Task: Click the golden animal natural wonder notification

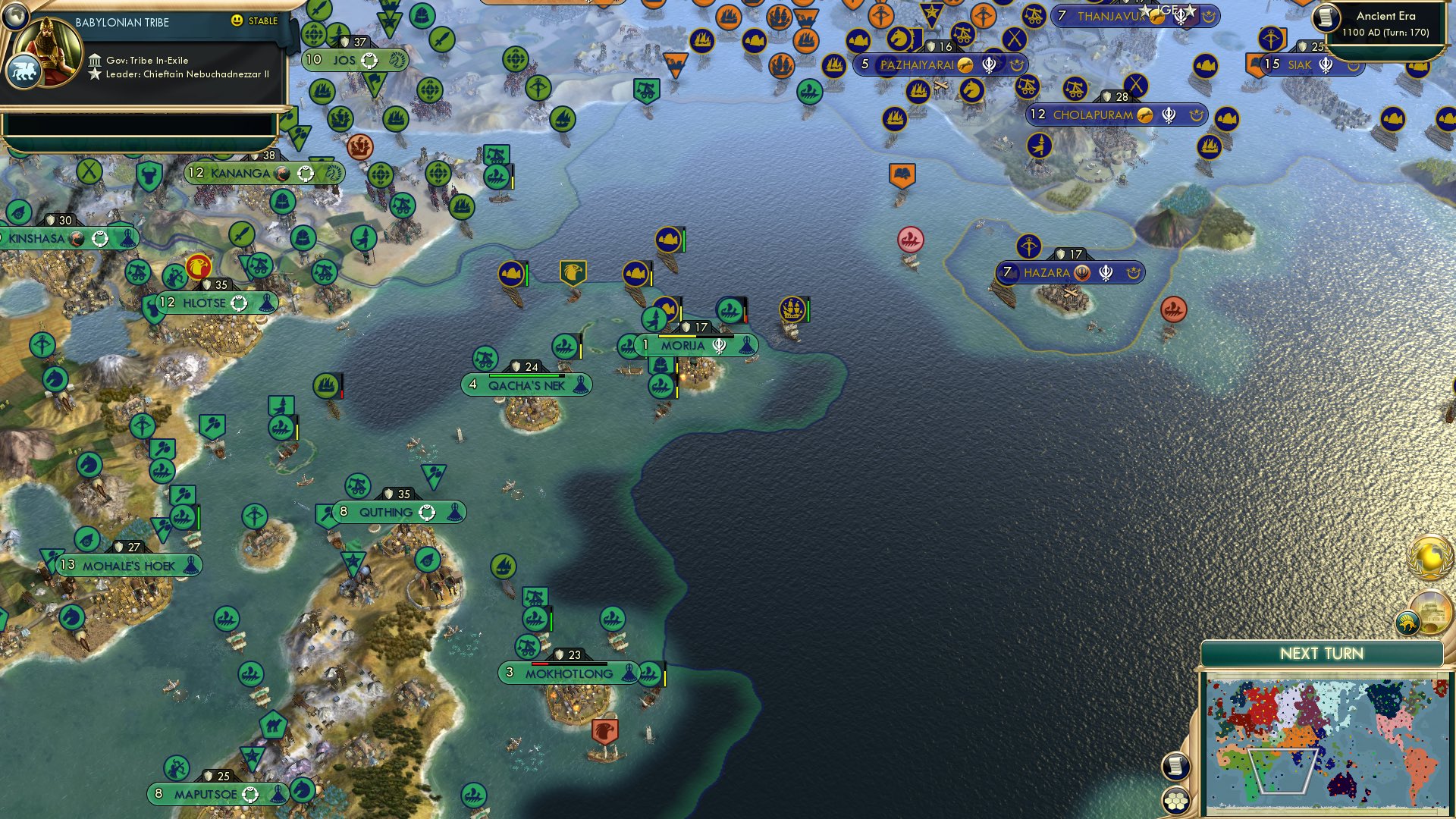Action: pyautogui.click(x=1407, y=622)
